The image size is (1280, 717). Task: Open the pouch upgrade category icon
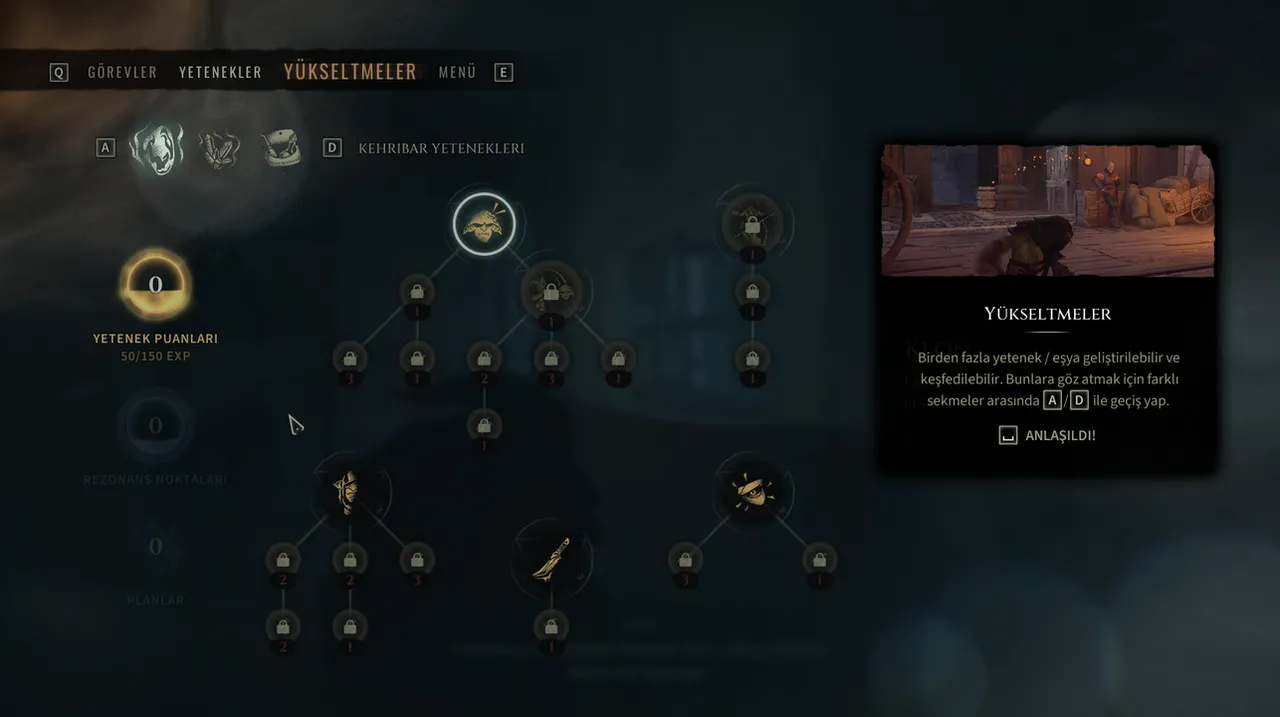(282, 149)
